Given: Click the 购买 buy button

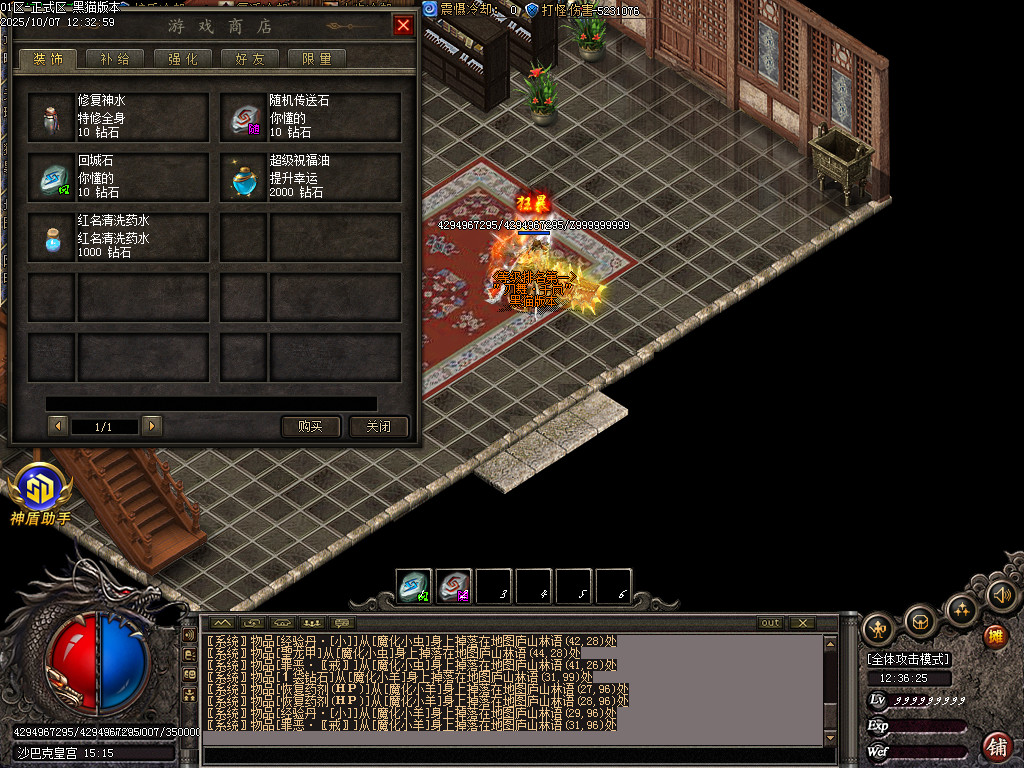Looking at the screenshot, I should 311,426.
